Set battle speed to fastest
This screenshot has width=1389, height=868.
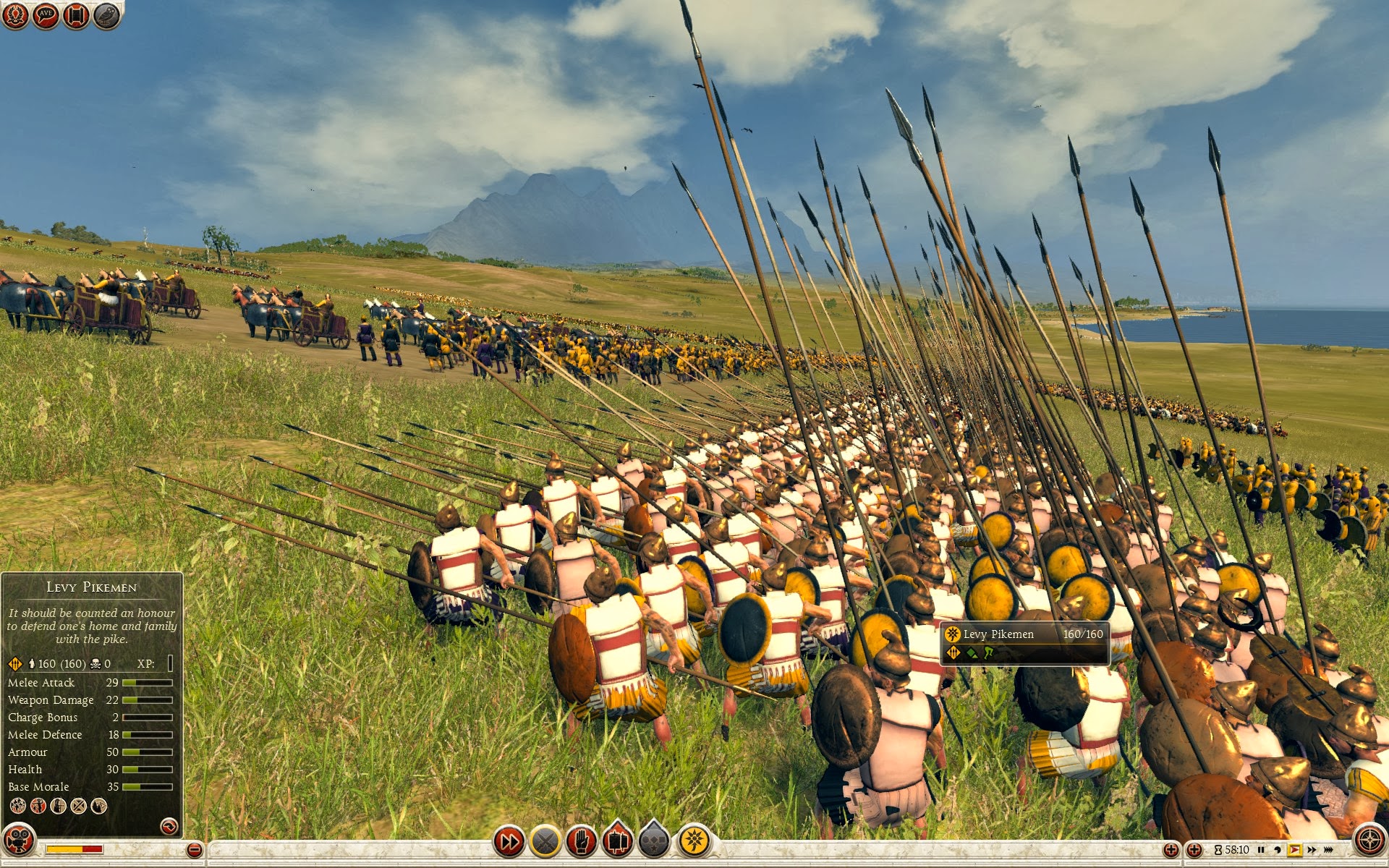point(1328,850)
